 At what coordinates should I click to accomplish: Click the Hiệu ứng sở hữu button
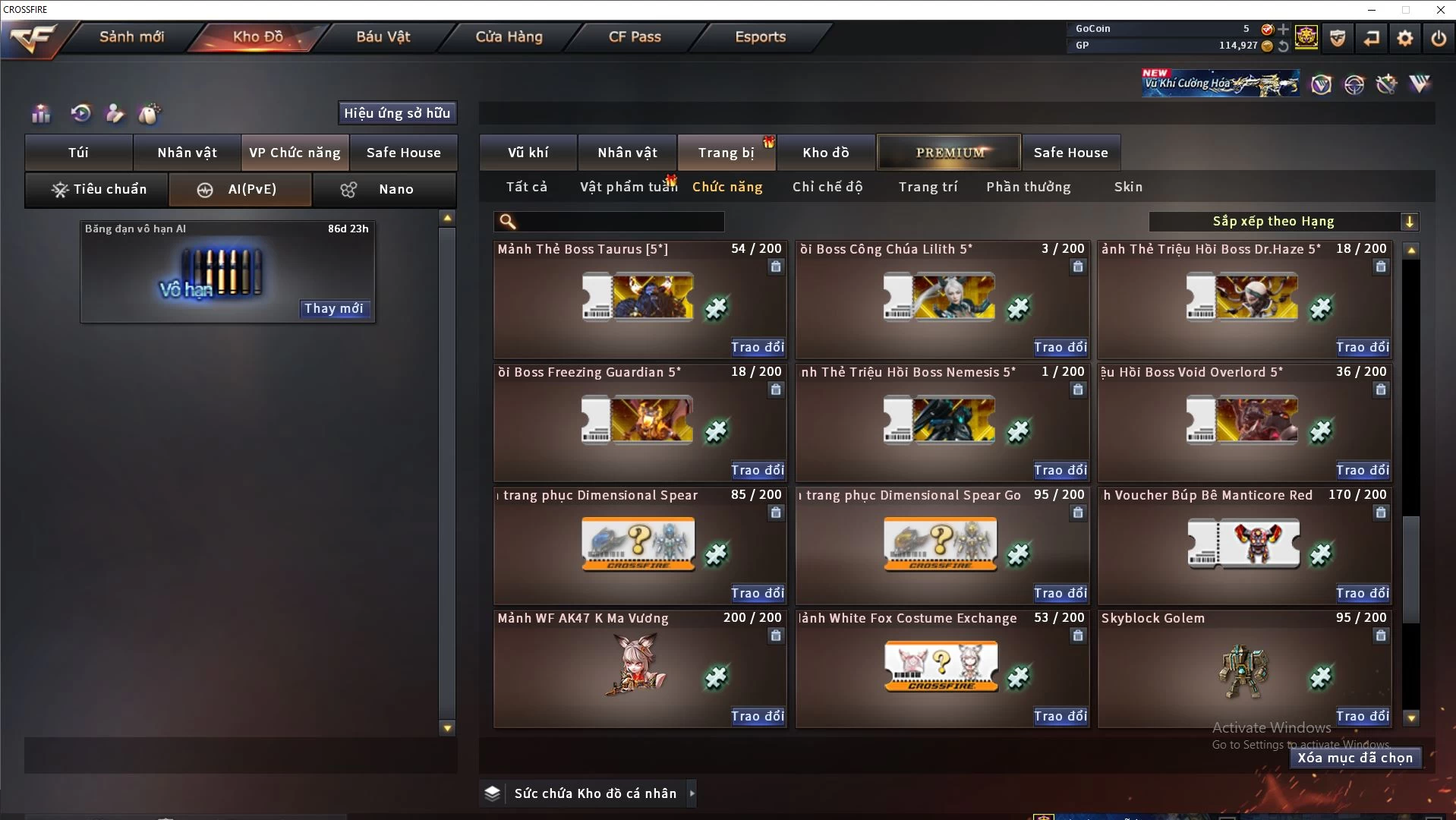tap(397, 113)
